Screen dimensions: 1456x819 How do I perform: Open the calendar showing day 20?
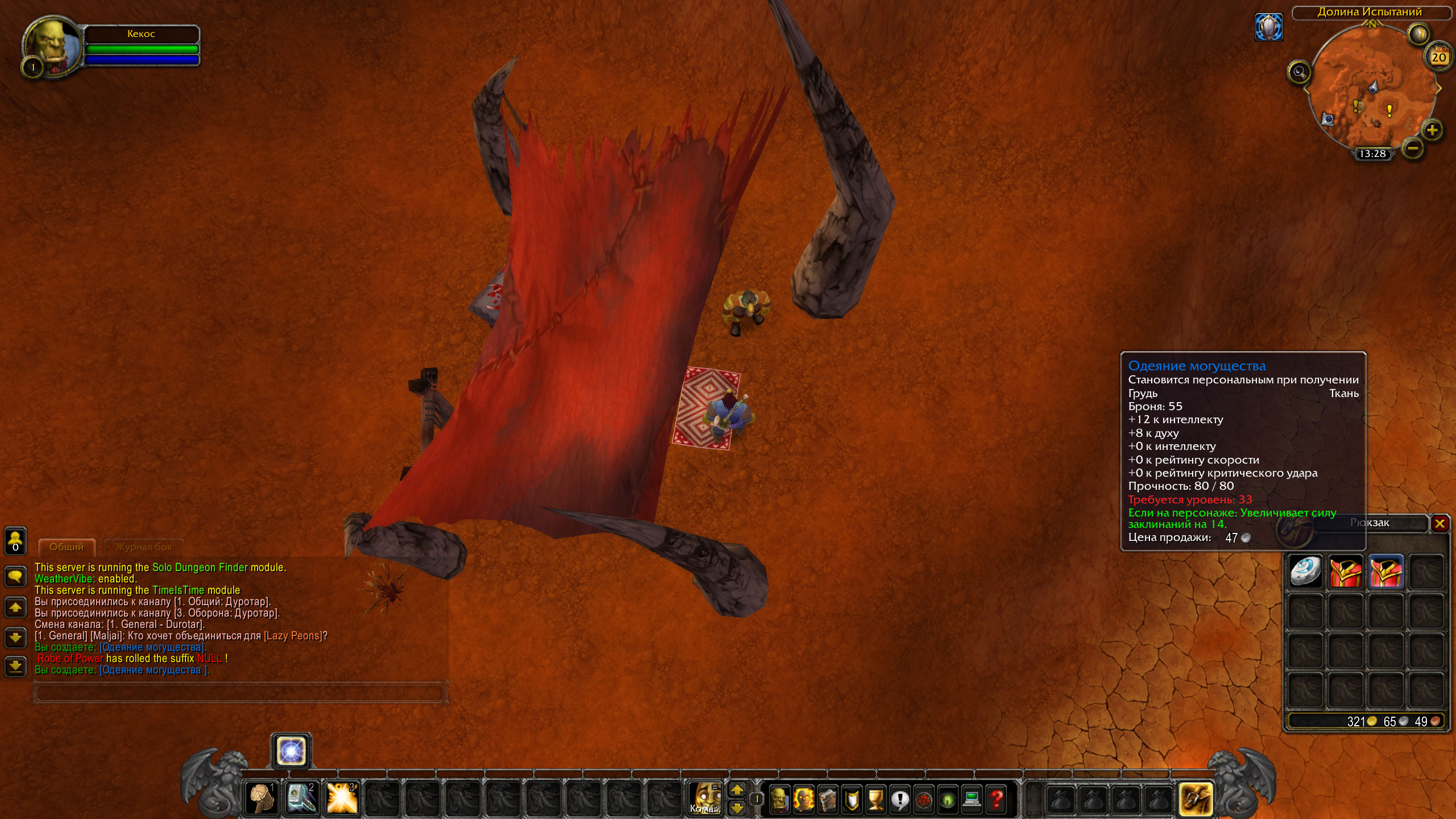[x=1438, y=57]
